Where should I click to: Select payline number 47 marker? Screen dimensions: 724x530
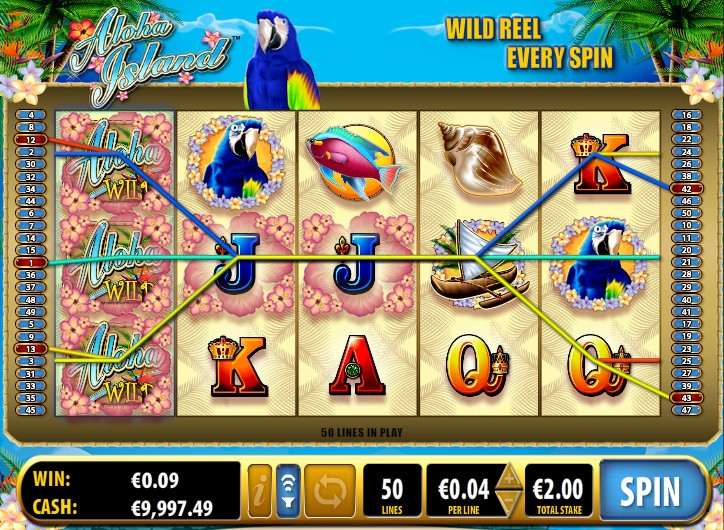click(x=686, y=409)
